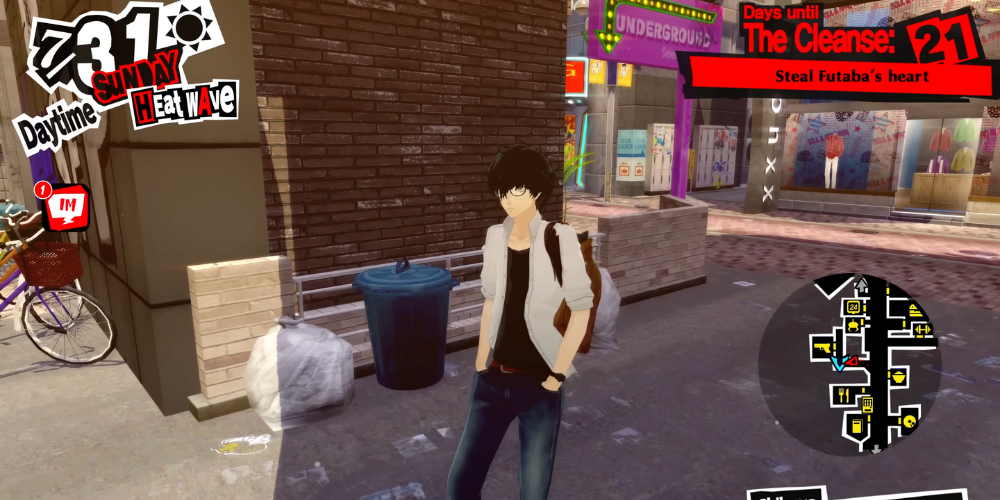Select the bowl-shaped food marker on minimap
1000x500 pixels.
click(899, 377)
